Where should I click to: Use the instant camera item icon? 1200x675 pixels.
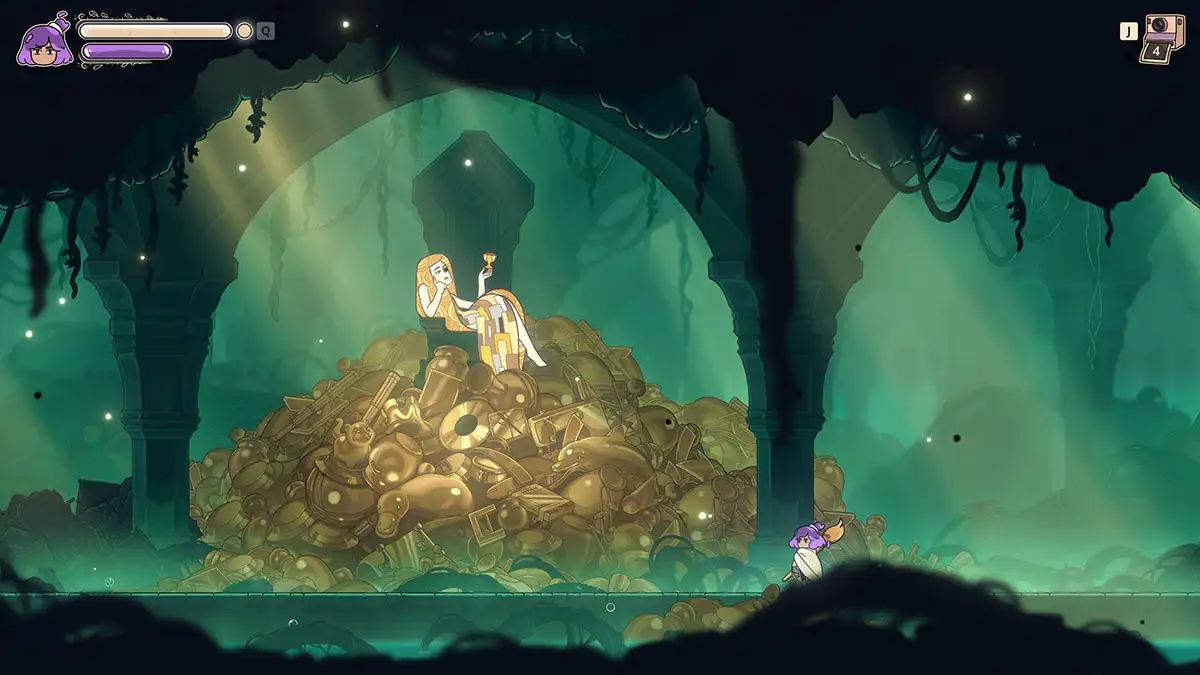pyautogui.click(x=1159, y=37)
